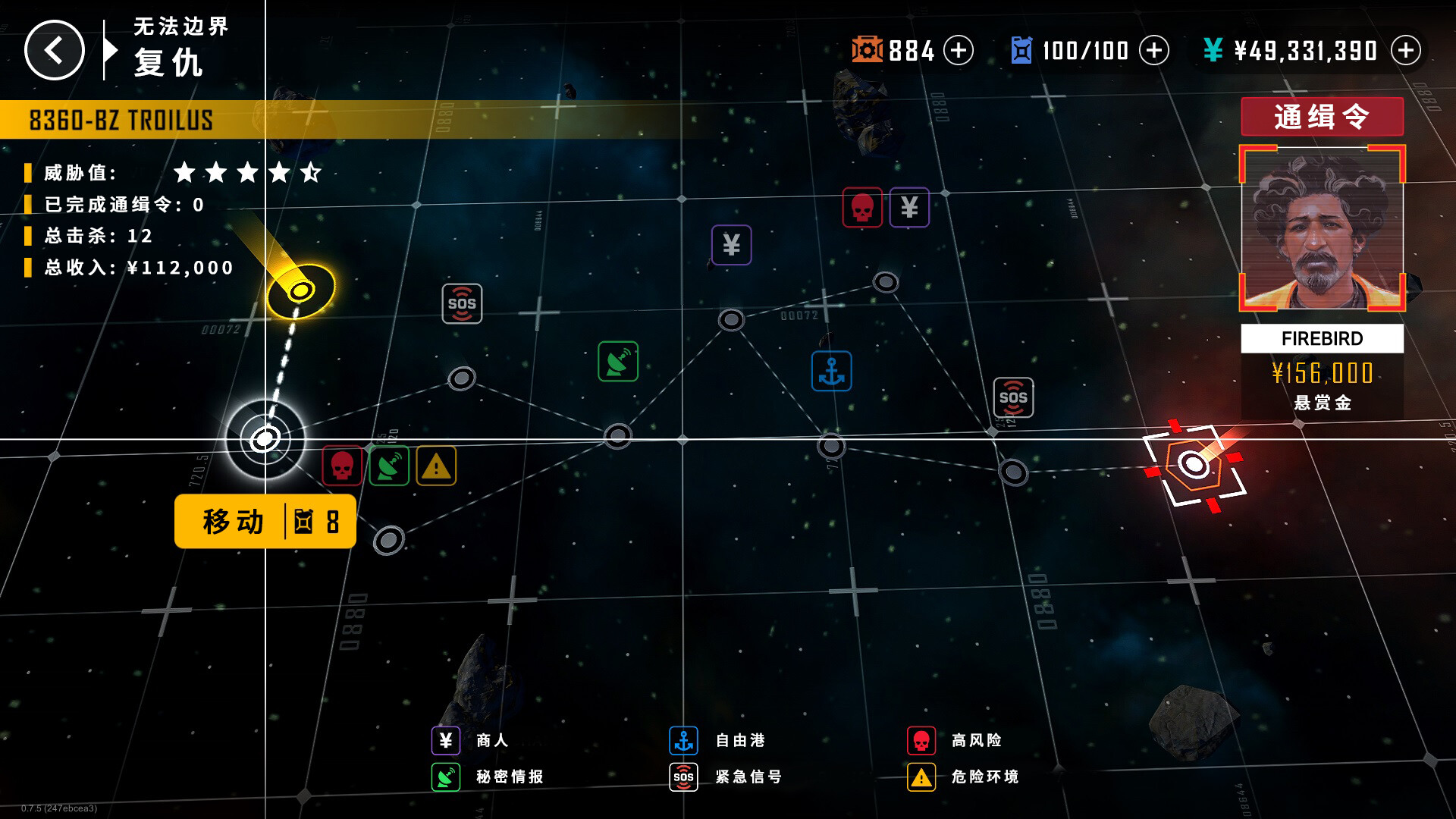The image size is (1456, 819).
Task: Select the blue anchor free port marker
Action: 831,372
